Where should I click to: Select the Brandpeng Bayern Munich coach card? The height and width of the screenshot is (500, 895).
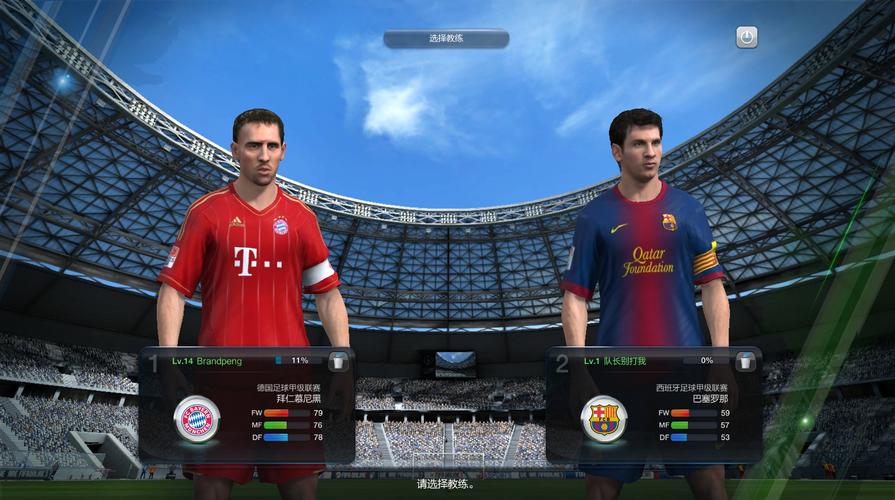[246, 405]
